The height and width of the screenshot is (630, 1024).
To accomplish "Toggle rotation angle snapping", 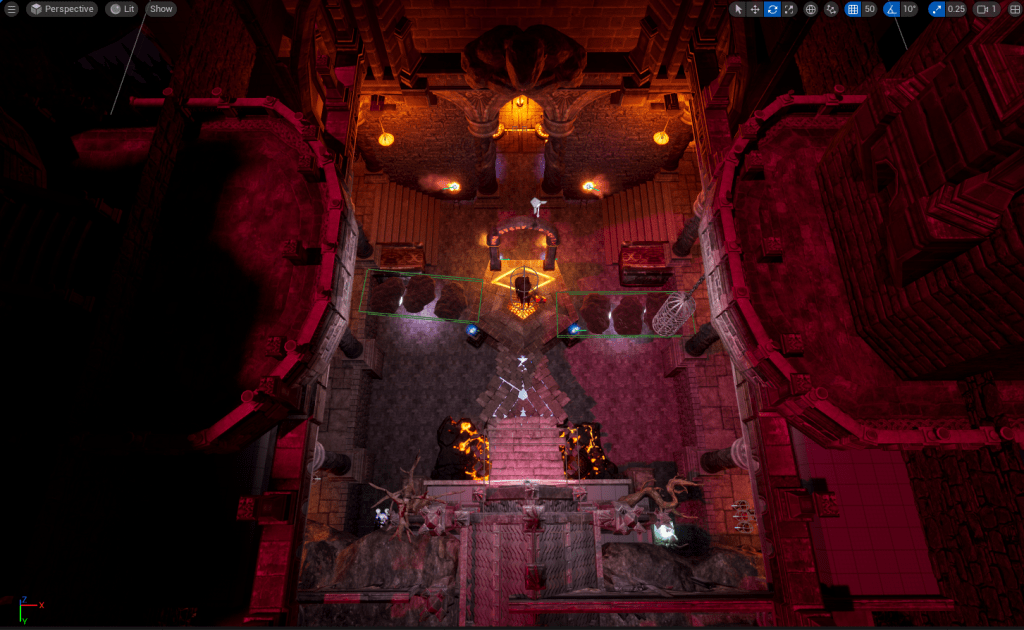I will (x=891, y=9).
